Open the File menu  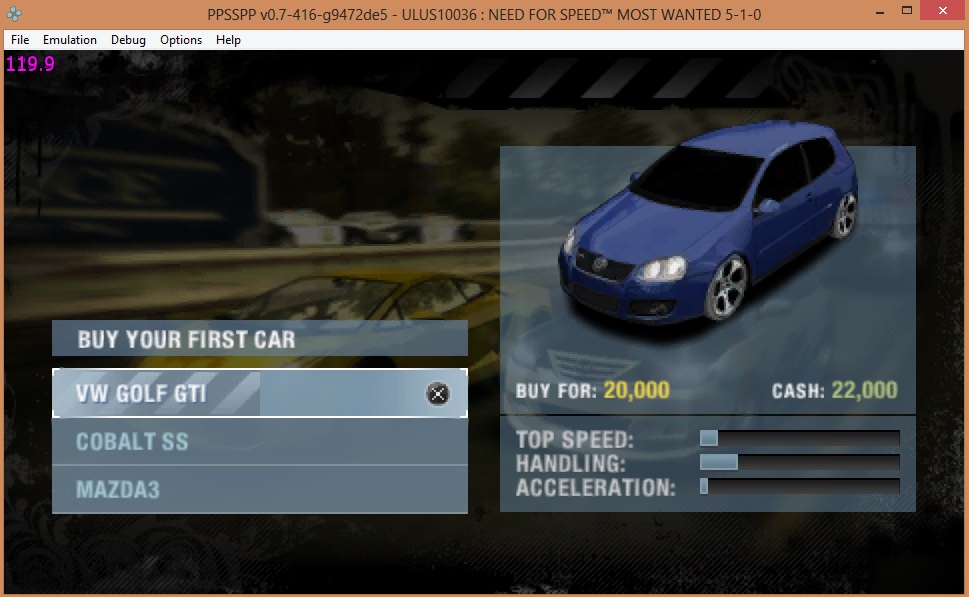(20, 40)
